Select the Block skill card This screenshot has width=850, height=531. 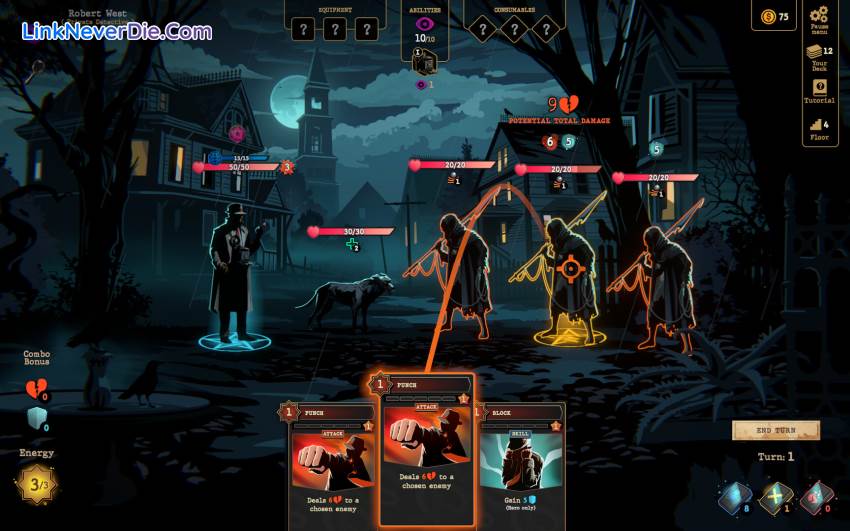click(x=521, y=459)
